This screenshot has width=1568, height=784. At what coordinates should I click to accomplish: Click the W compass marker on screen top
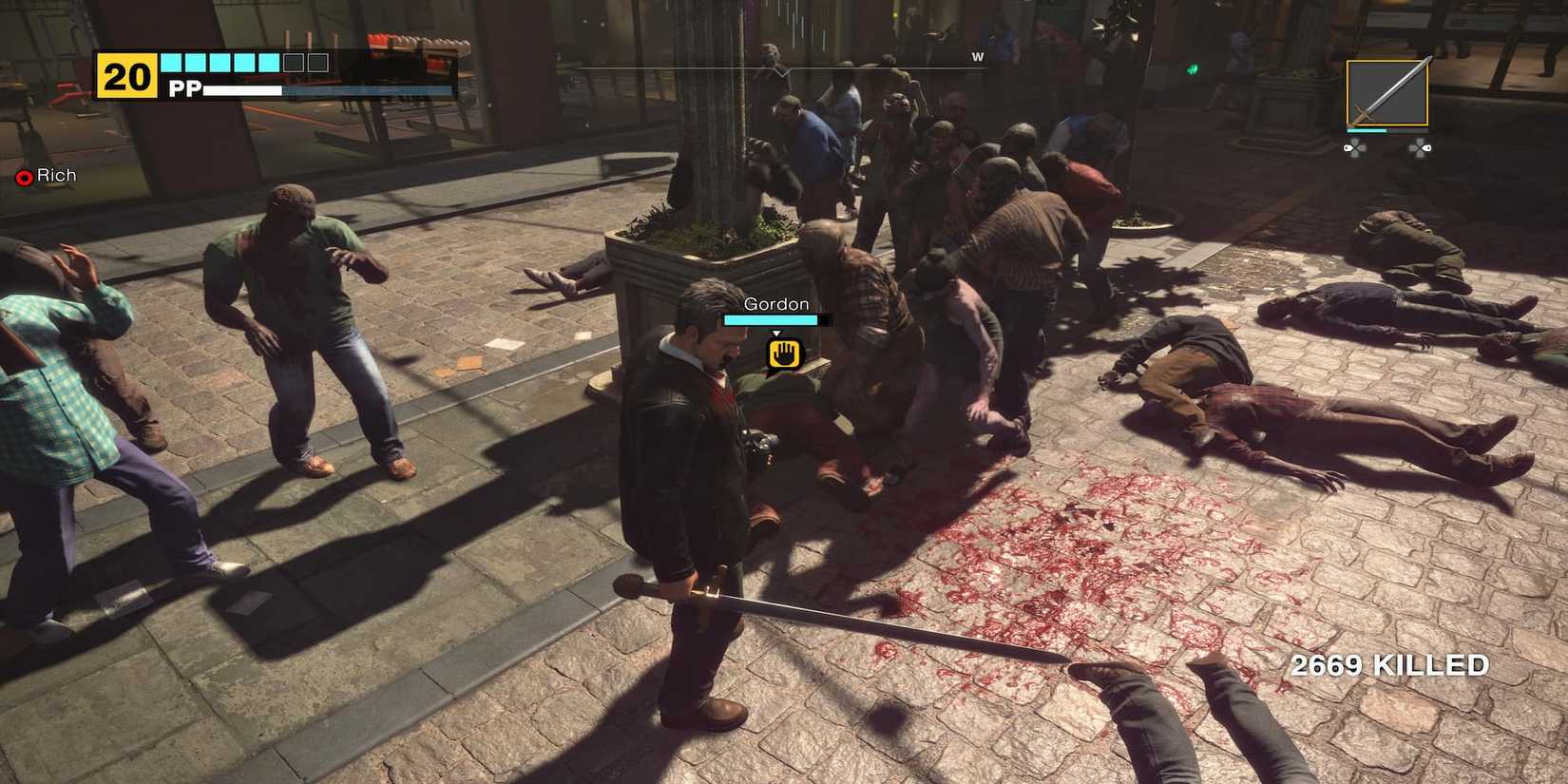click(979, 57)
